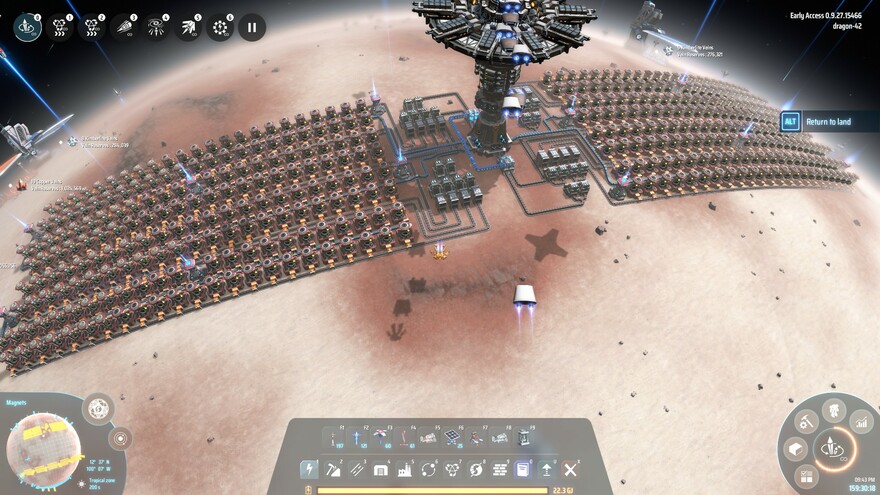This screenshot has height=495, width=880.
Task: Open the mecha panel from wheel center
Action: pos(833,448)
